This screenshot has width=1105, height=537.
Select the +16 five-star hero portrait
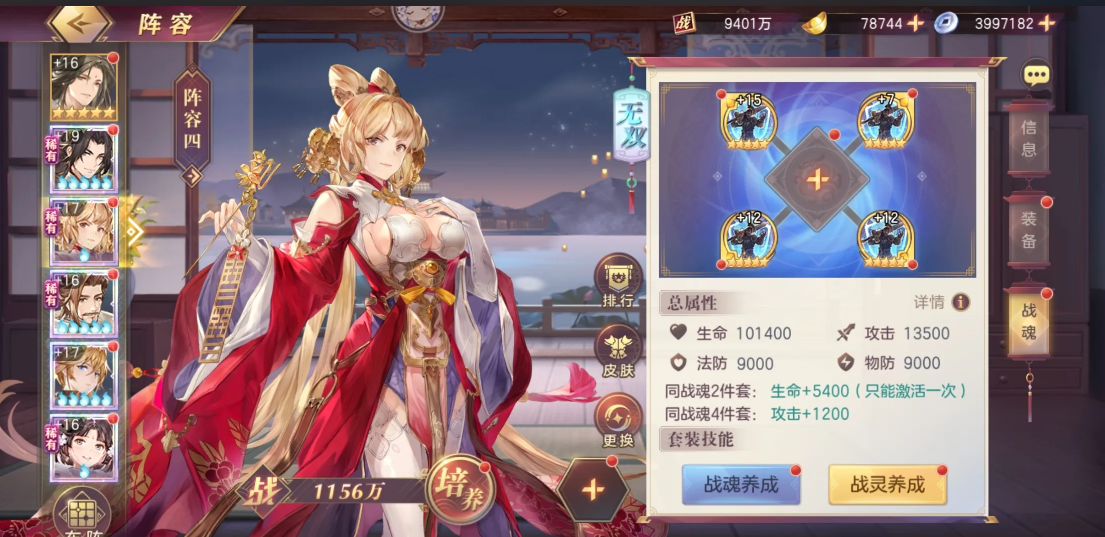[x=84, y=86]
